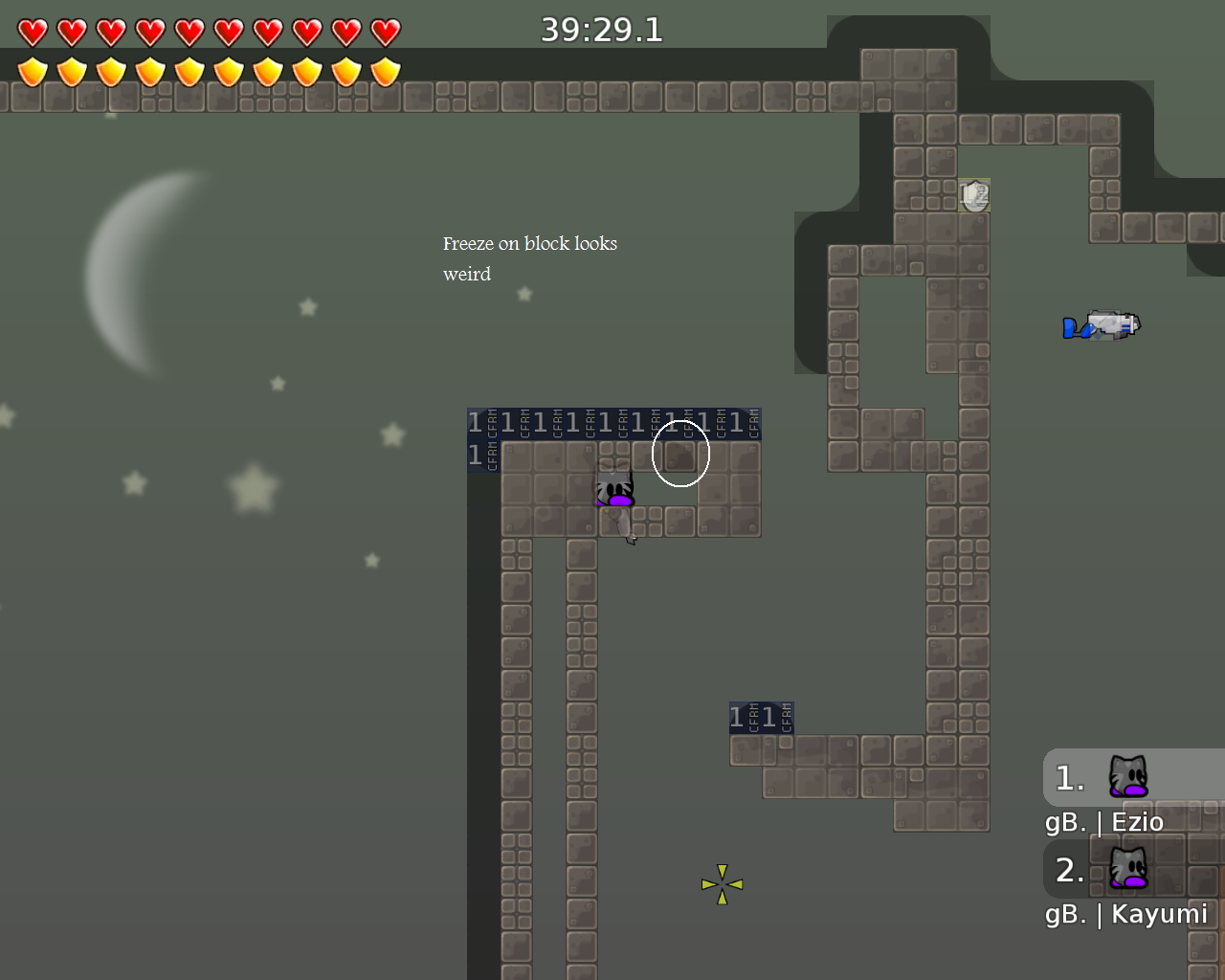
Task: Click the rank '2.' label on the scoreboard
Action: pyautogui.click(x=1070, y=871)
